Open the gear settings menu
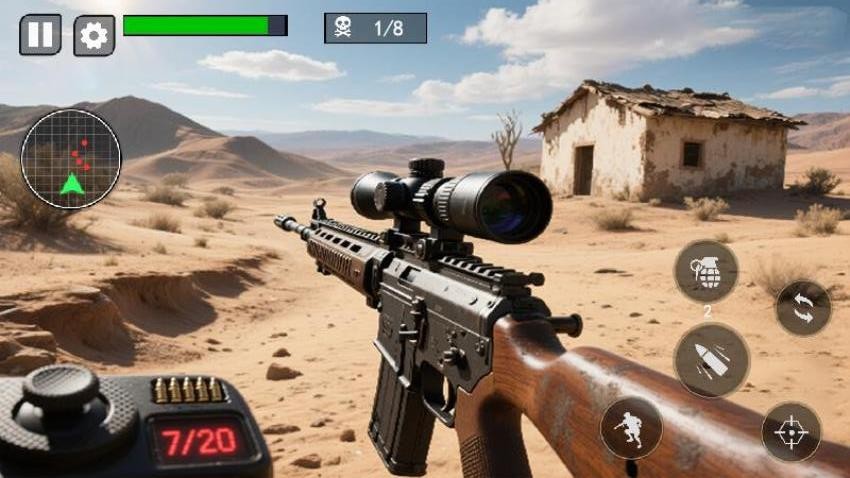The height and width of the screenshot is (478, 850). (94, 35)
